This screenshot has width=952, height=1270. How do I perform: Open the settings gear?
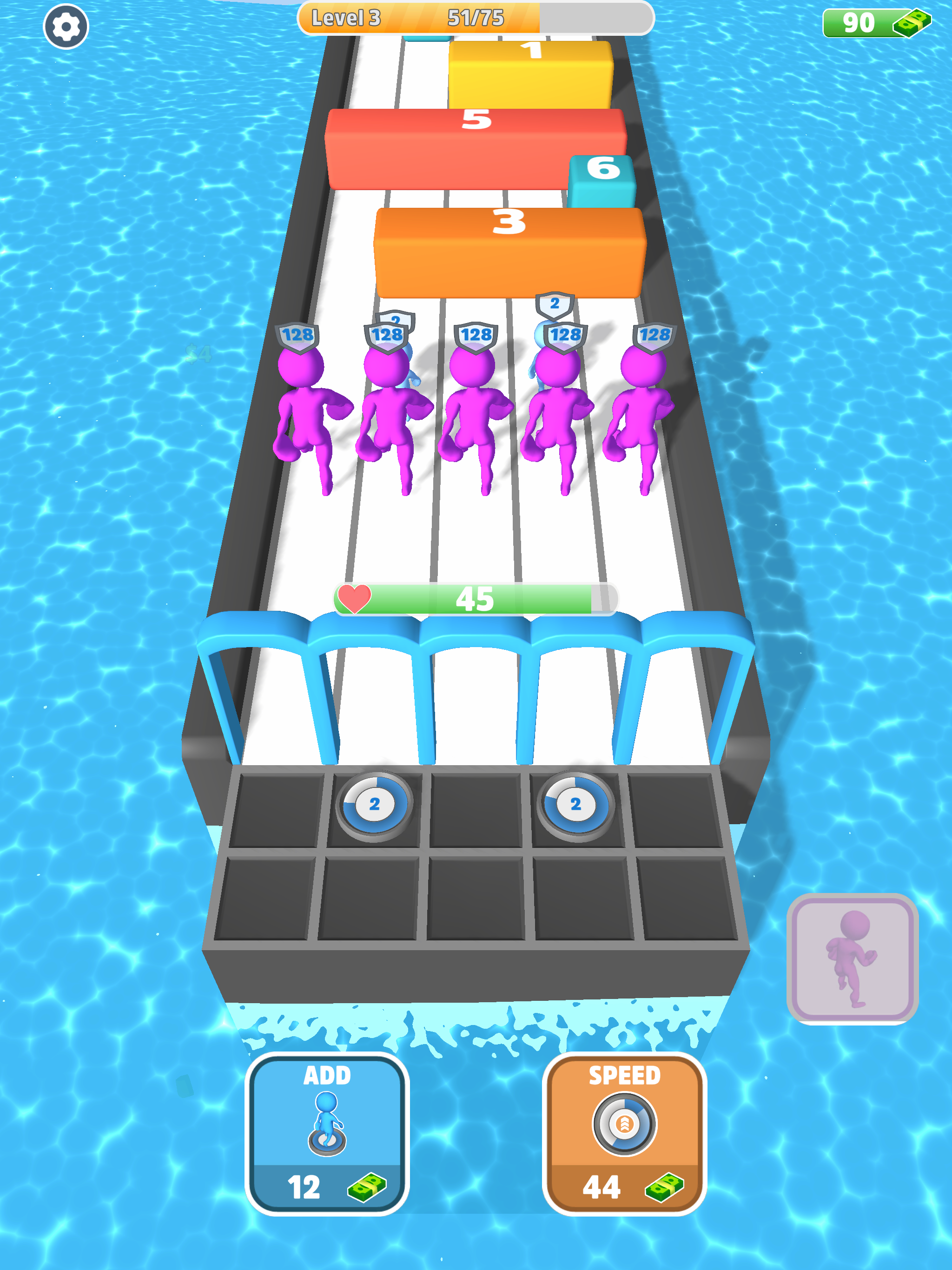click(65, 26)
